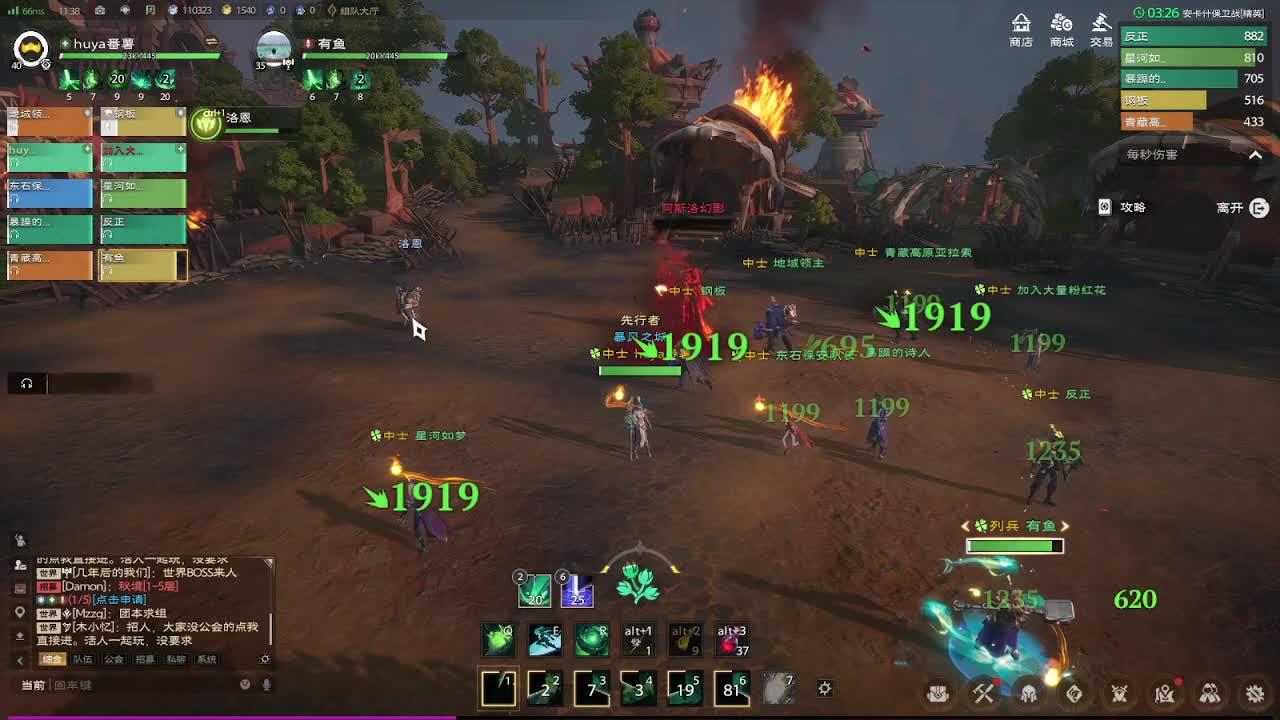The width and height of the screenshot is (1280, 720).
Task: Open the 交易 trade icon
Action: coord(1101,29)
